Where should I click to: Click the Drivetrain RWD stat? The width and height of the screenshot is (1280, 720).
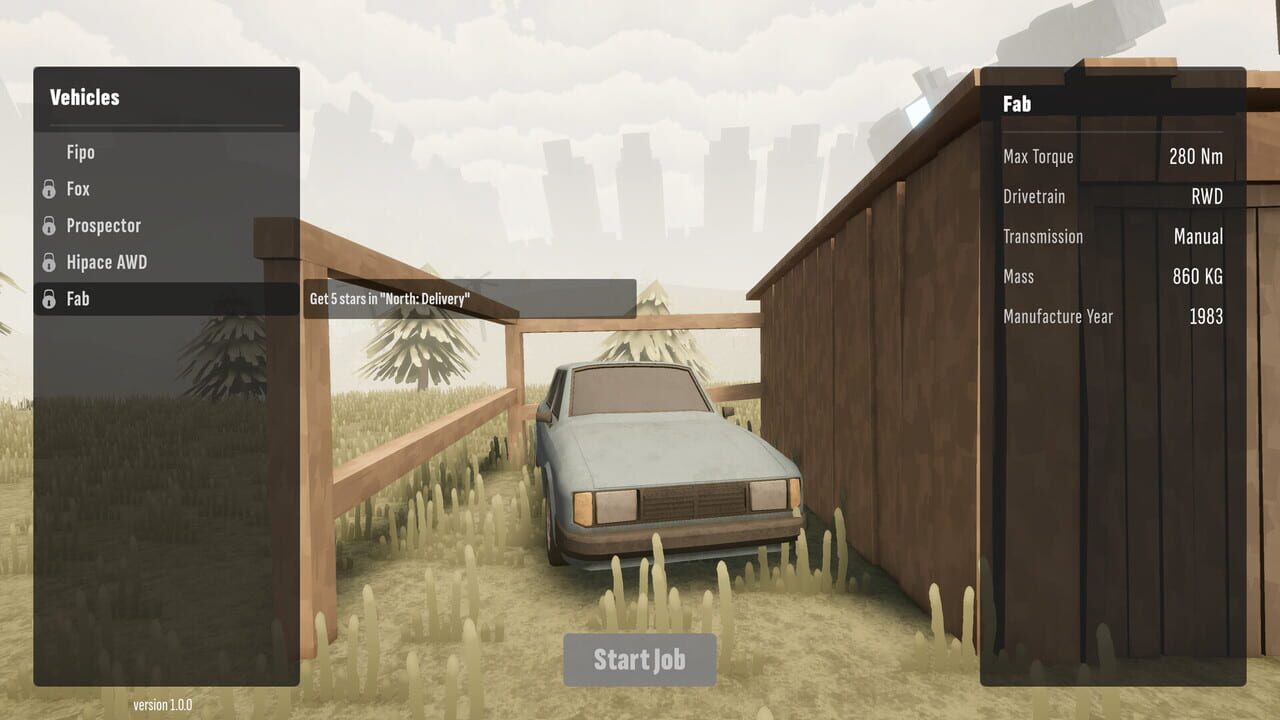[x=1207, y=197]
